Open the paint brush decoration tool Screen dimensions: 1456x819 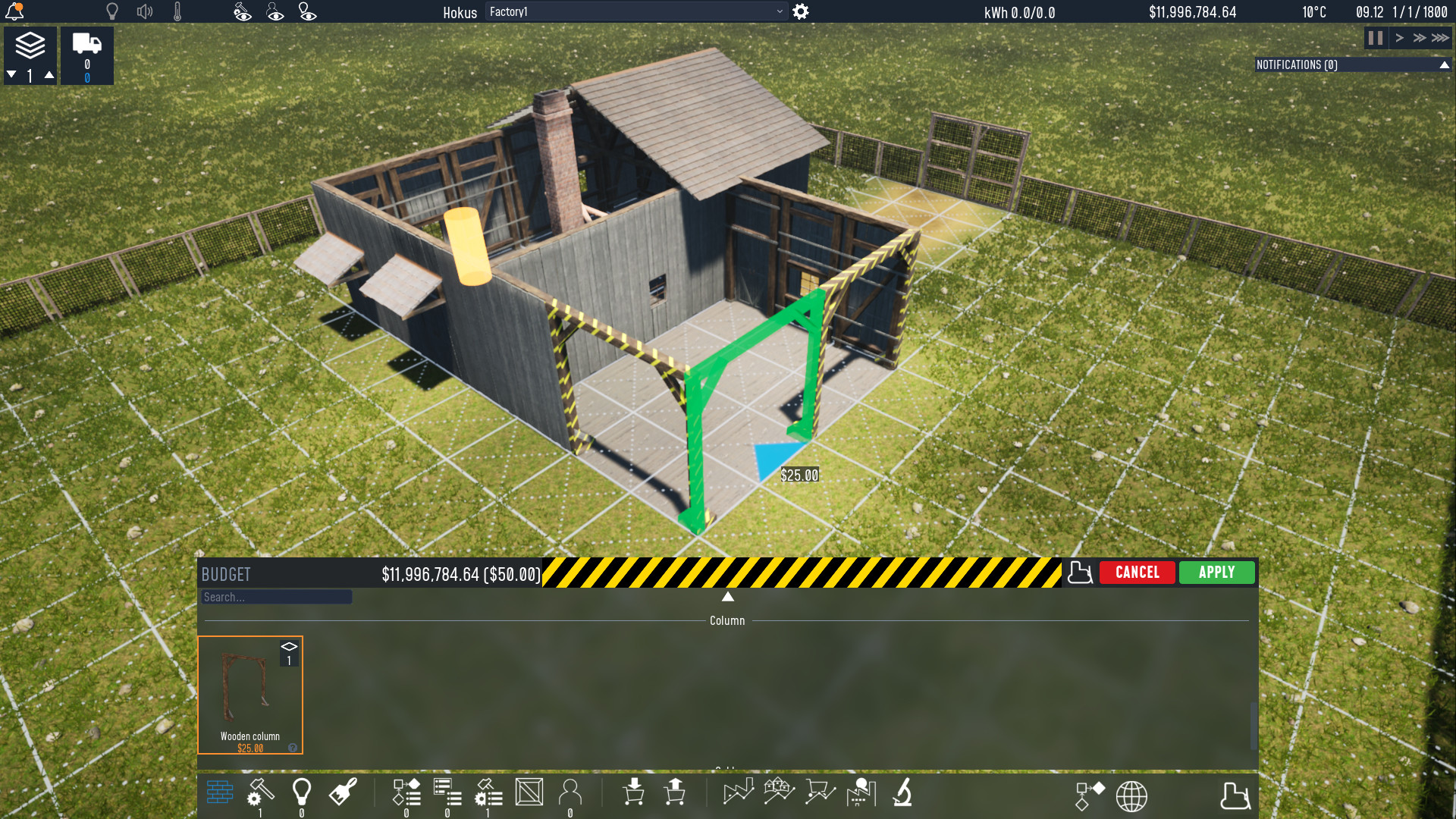[343, 792]
